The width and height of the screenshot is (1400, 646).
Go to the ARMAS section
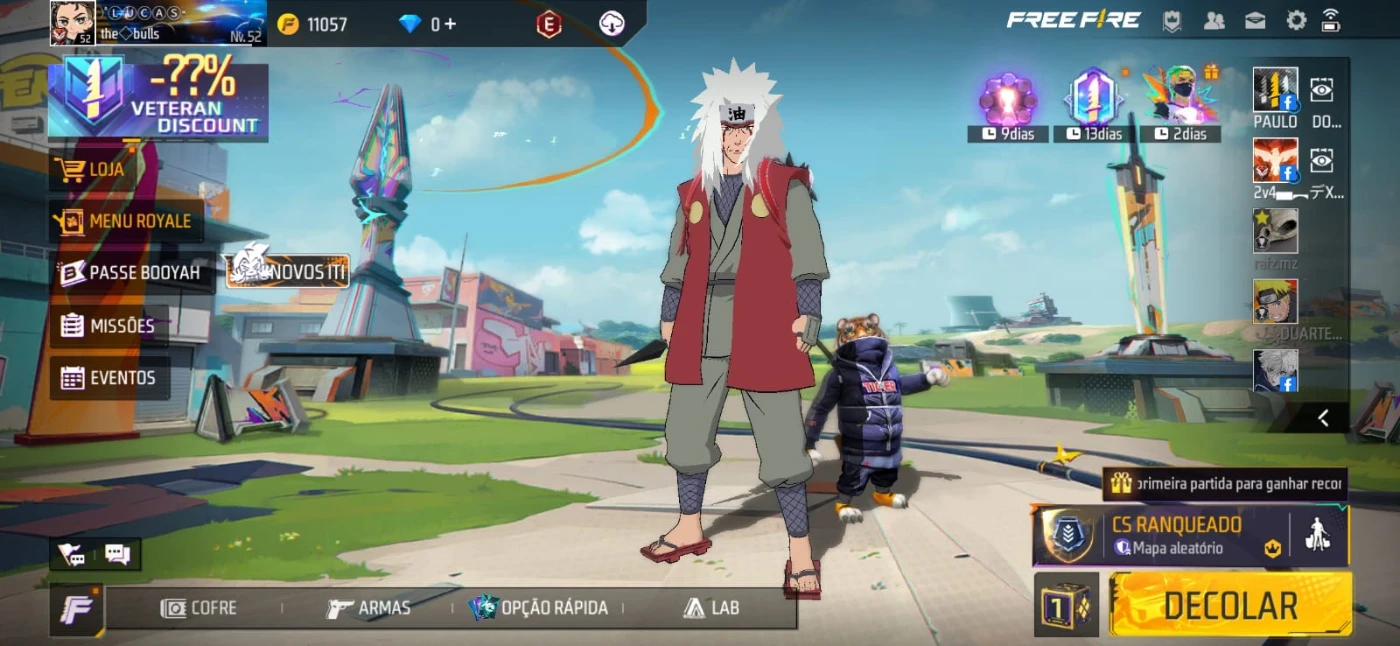pos(368,608)
